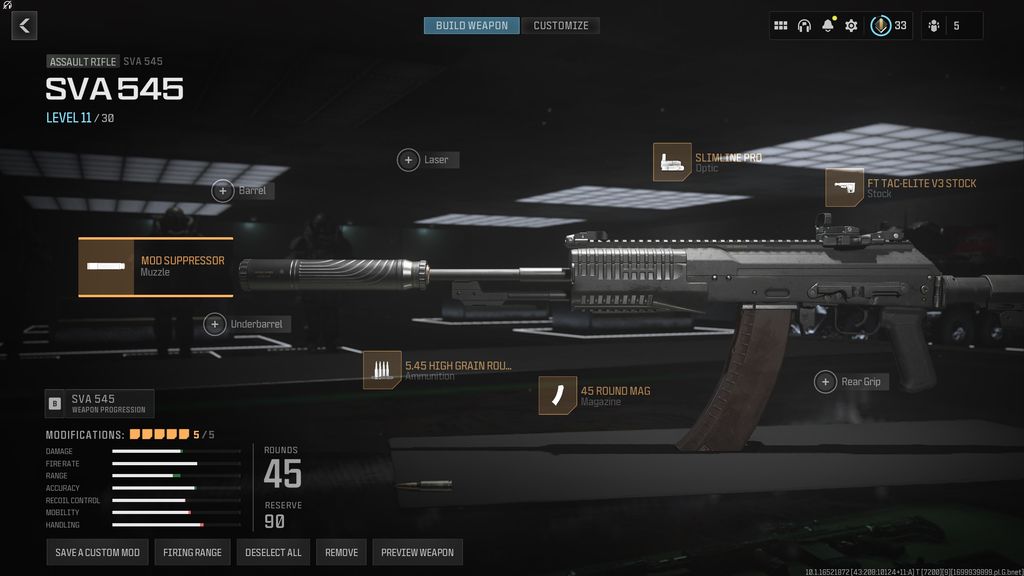
Task: Remove the selected attachment
Action: click(341, 552)
